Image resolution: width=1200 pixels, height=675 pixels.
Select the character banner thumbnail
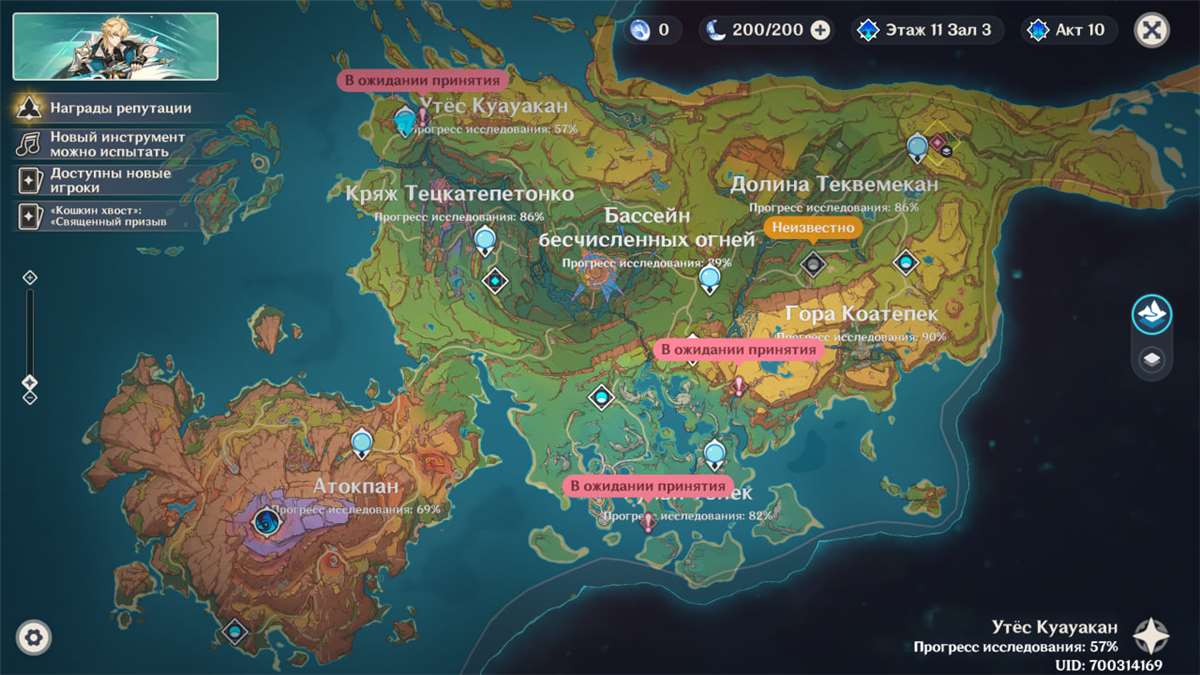(x=115, y=46)
